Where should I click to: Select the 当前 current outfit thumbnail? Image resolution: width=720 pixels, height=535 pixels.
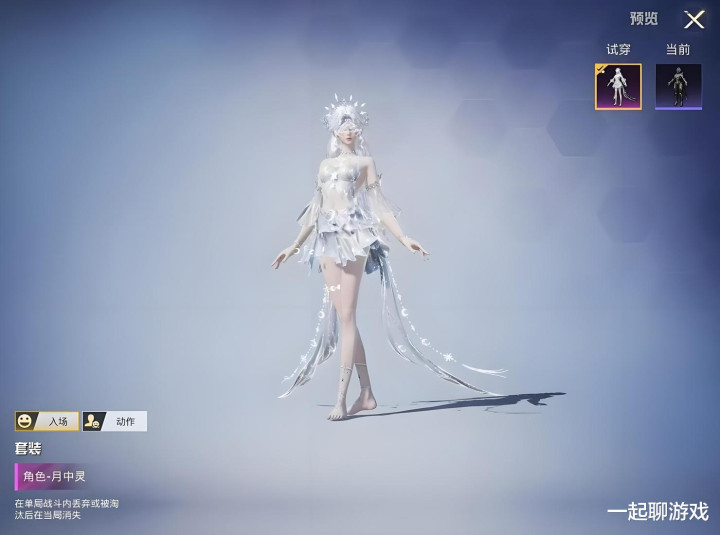(x=678, y=86)
